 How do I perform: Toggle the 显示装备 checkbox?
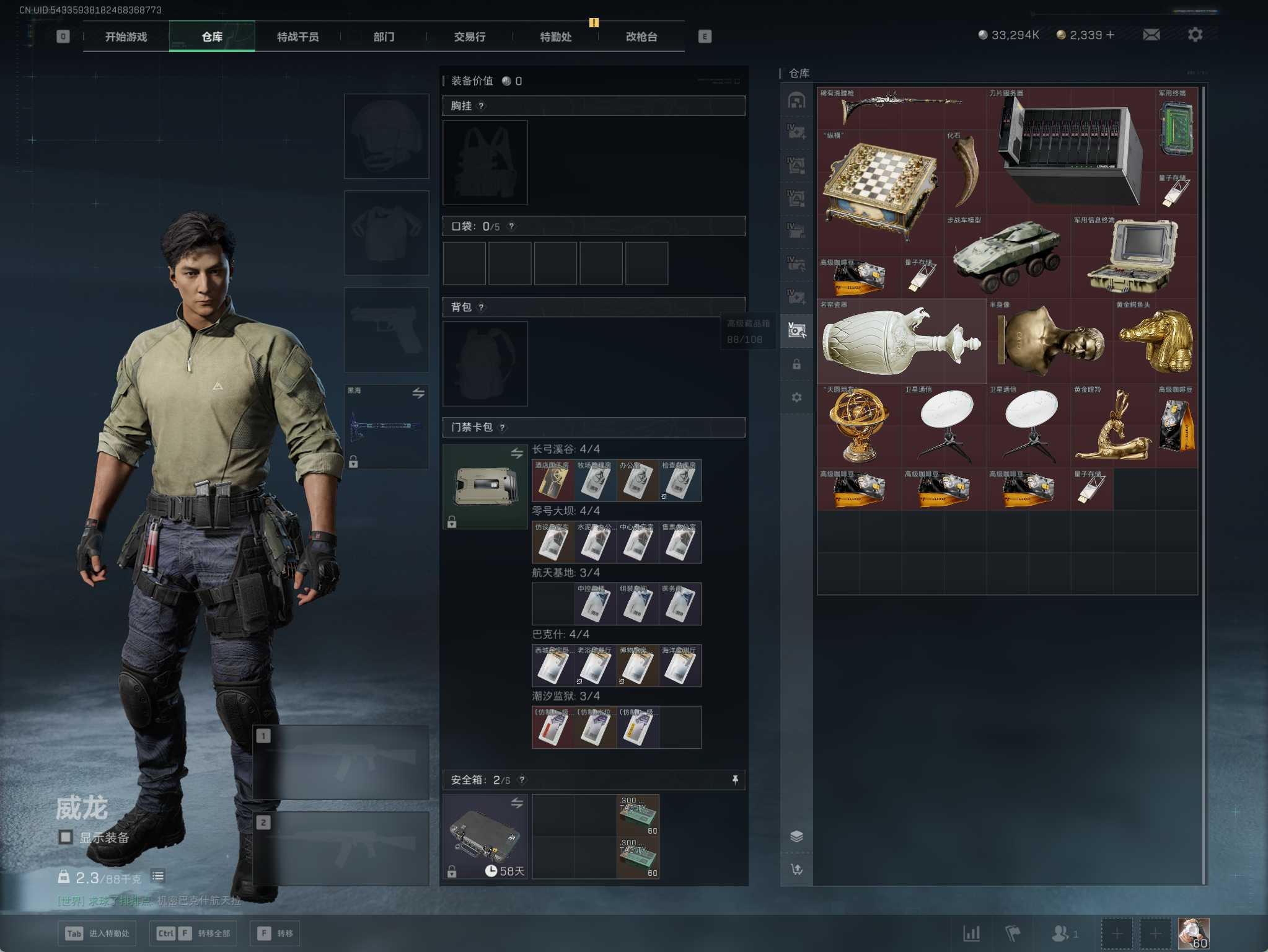[x=65, y=837]
